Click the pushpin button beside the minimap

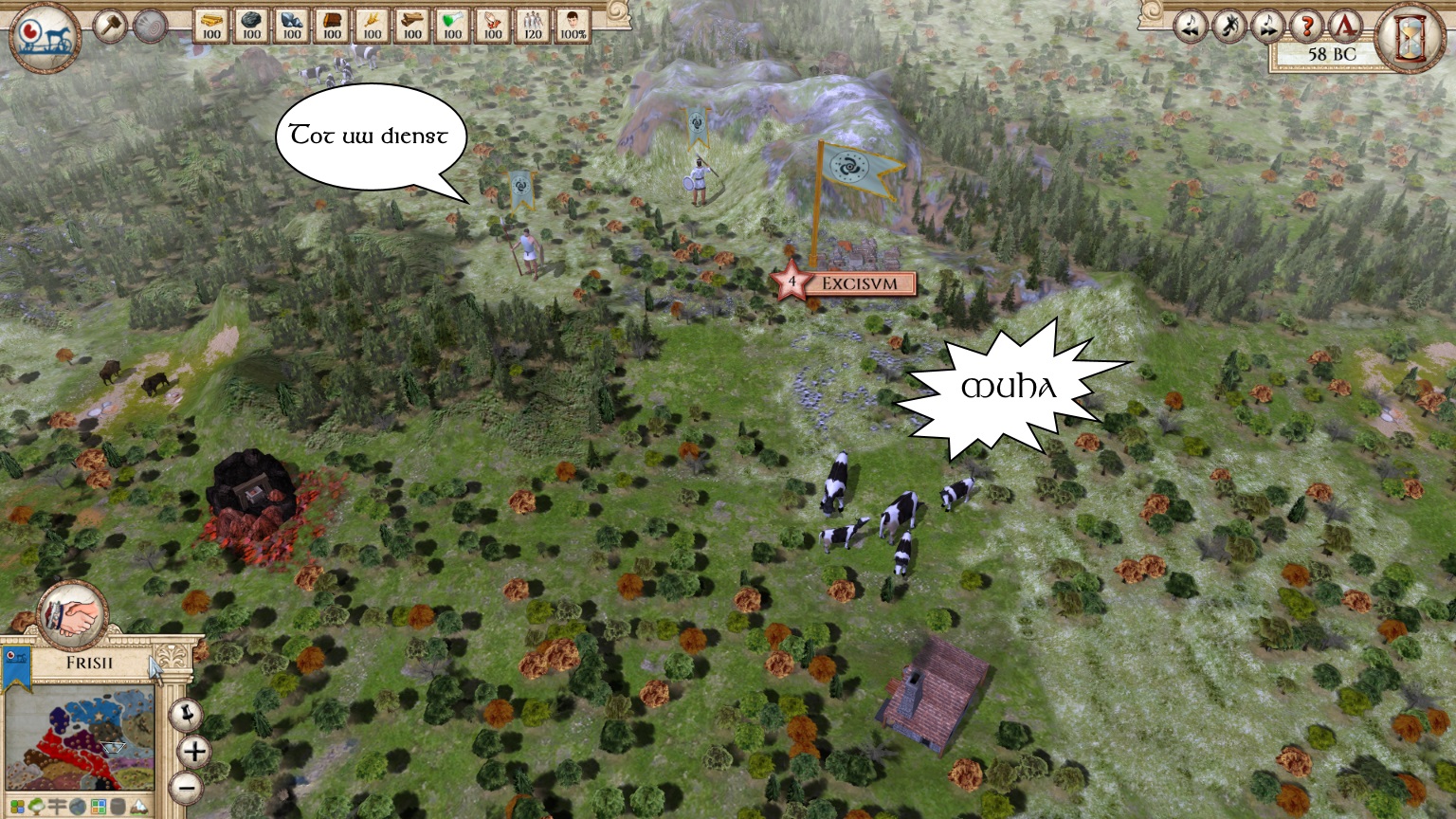(x=187, y=715)
